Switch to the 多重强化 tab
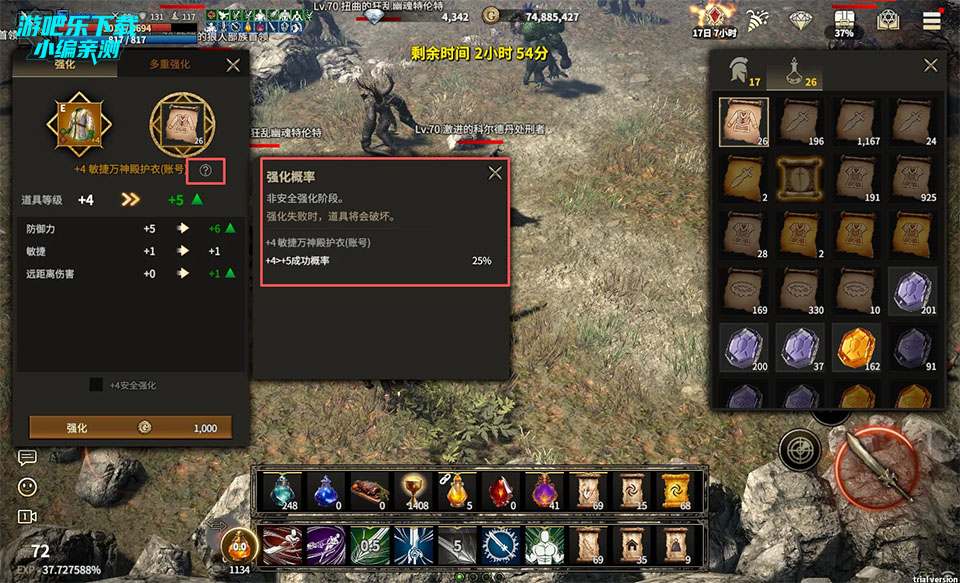 pyautogui.click(x=170, y=65)
